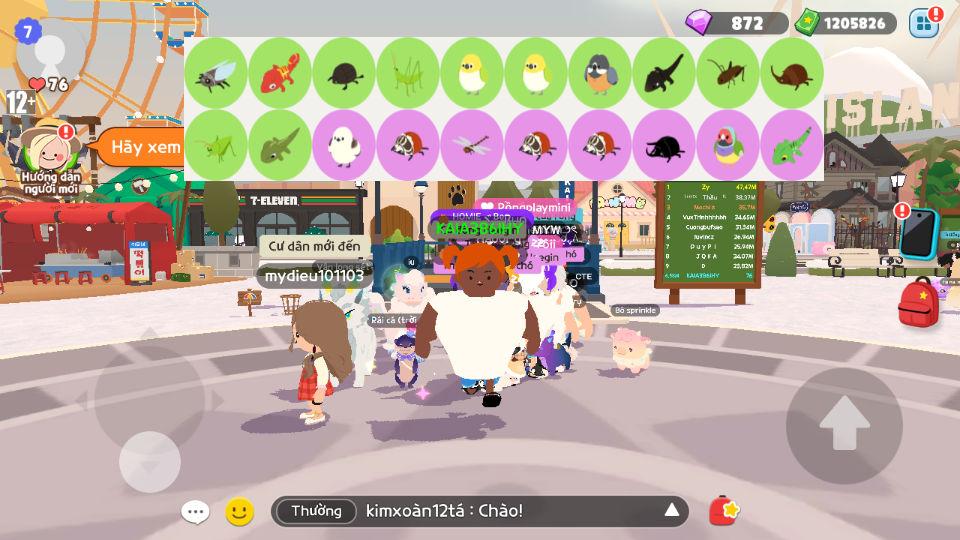Viewport: 960px width, 540px height.
Task: Open the smartphone icon
Action: (918, 235)
